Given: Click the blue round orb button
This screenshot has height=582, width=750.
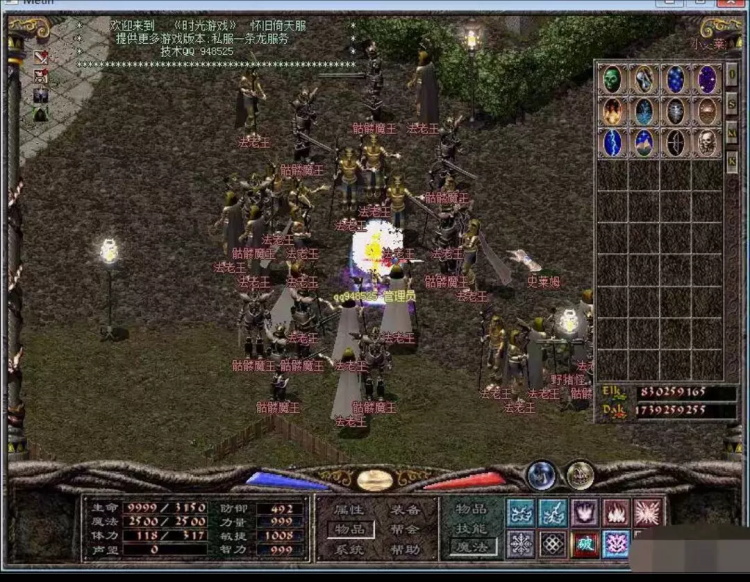Looking at the screenshot, I should (x=541, y=474).
